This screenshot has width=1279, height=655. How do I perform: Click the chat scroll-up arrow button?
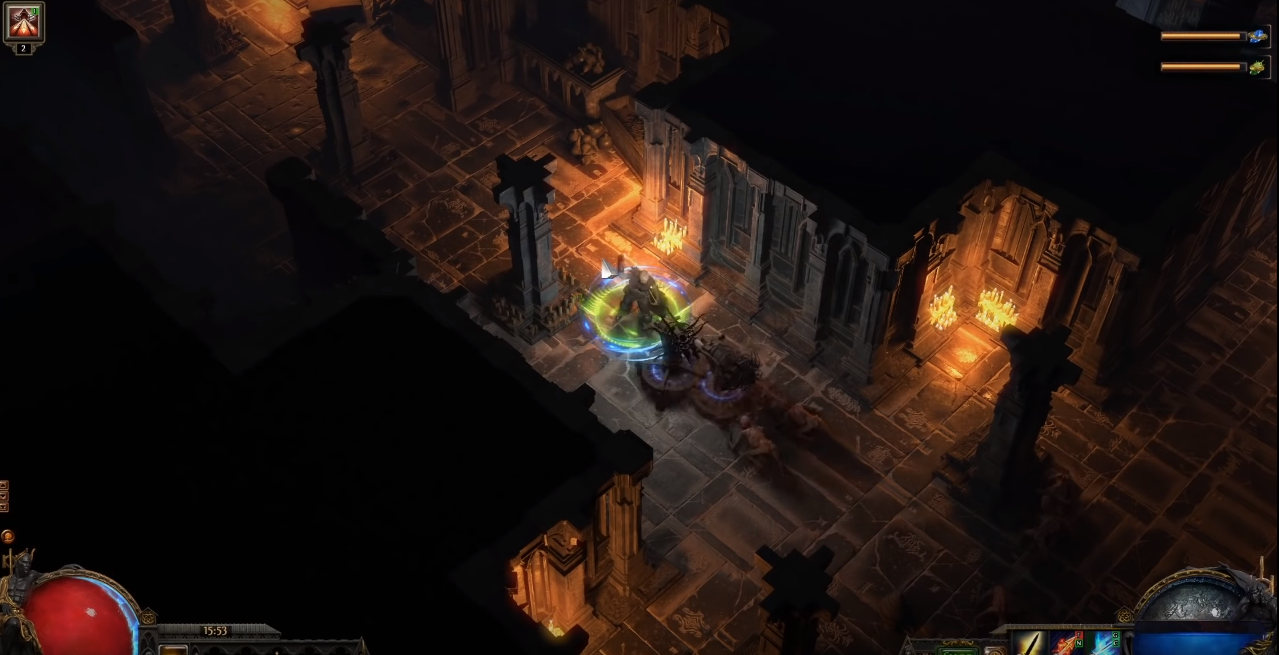click(4, 485)
